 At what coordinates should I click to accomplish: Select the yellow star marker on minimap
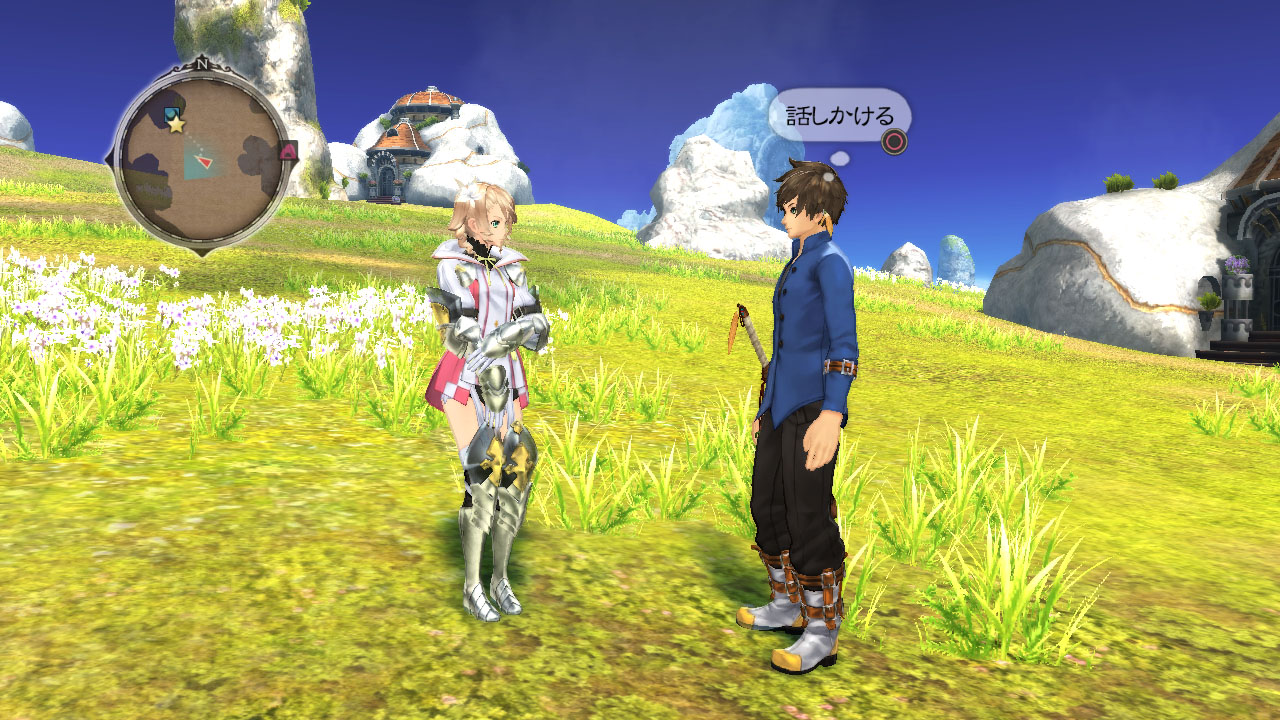175,123
